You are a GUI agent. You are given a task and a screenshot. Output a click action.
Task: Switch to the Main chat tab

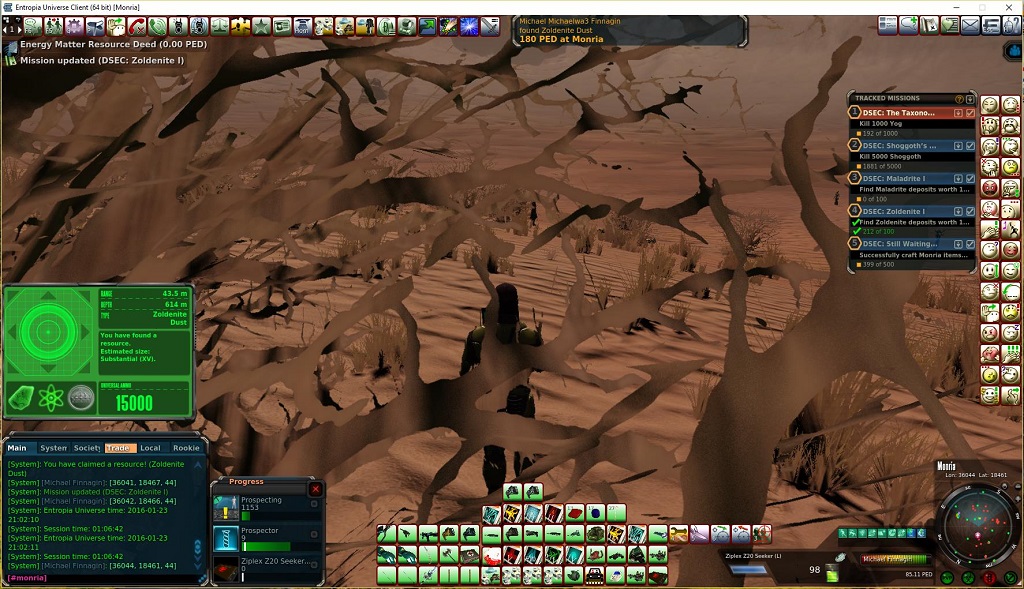18,448
